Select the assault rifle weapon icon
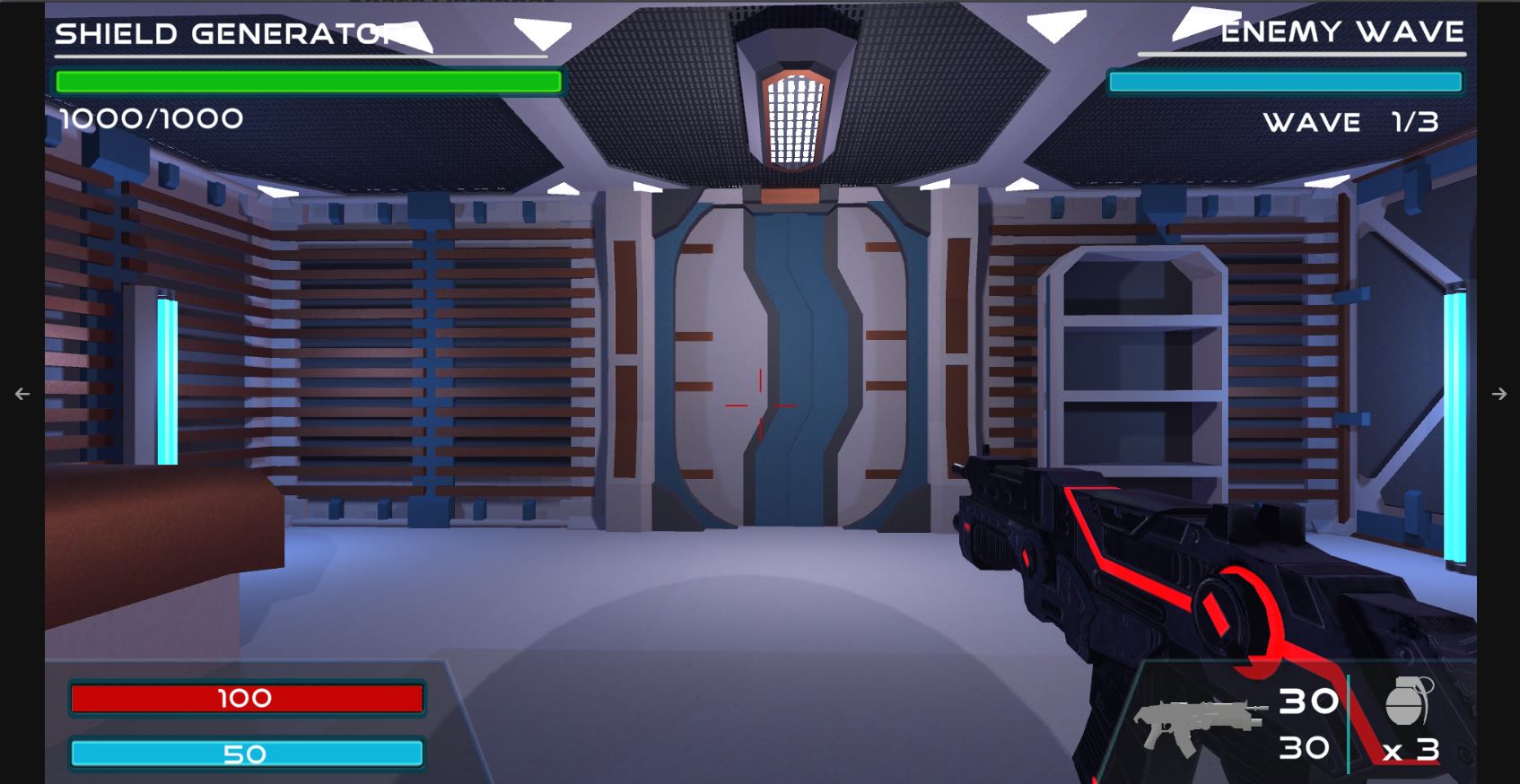 click(1198, 725)
